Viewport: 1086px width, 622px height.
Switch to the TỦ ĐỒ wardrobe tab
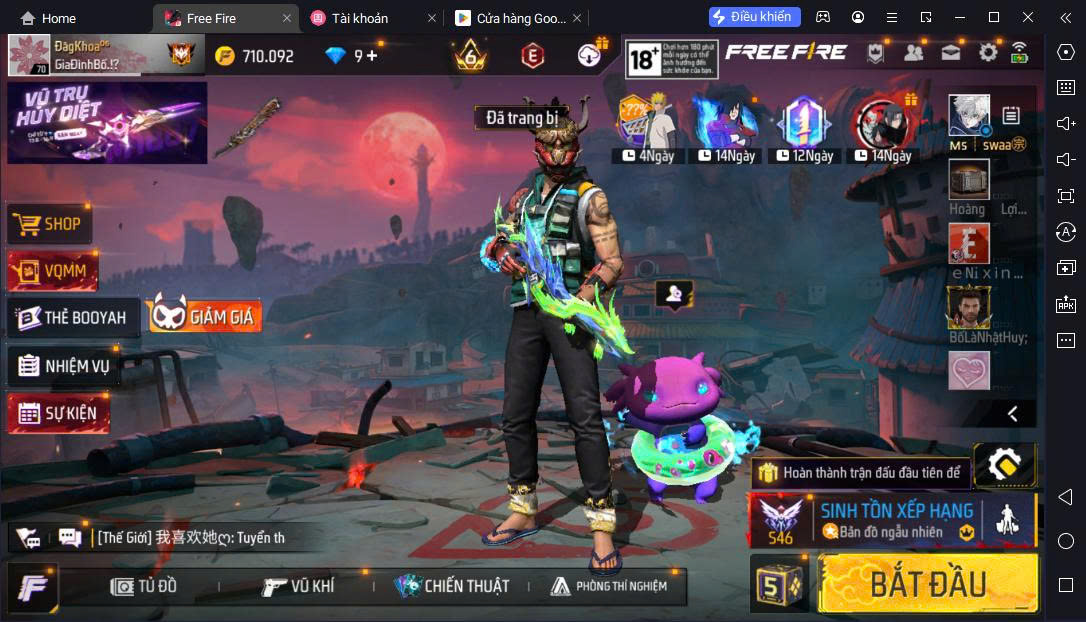(x=144, y=586)
